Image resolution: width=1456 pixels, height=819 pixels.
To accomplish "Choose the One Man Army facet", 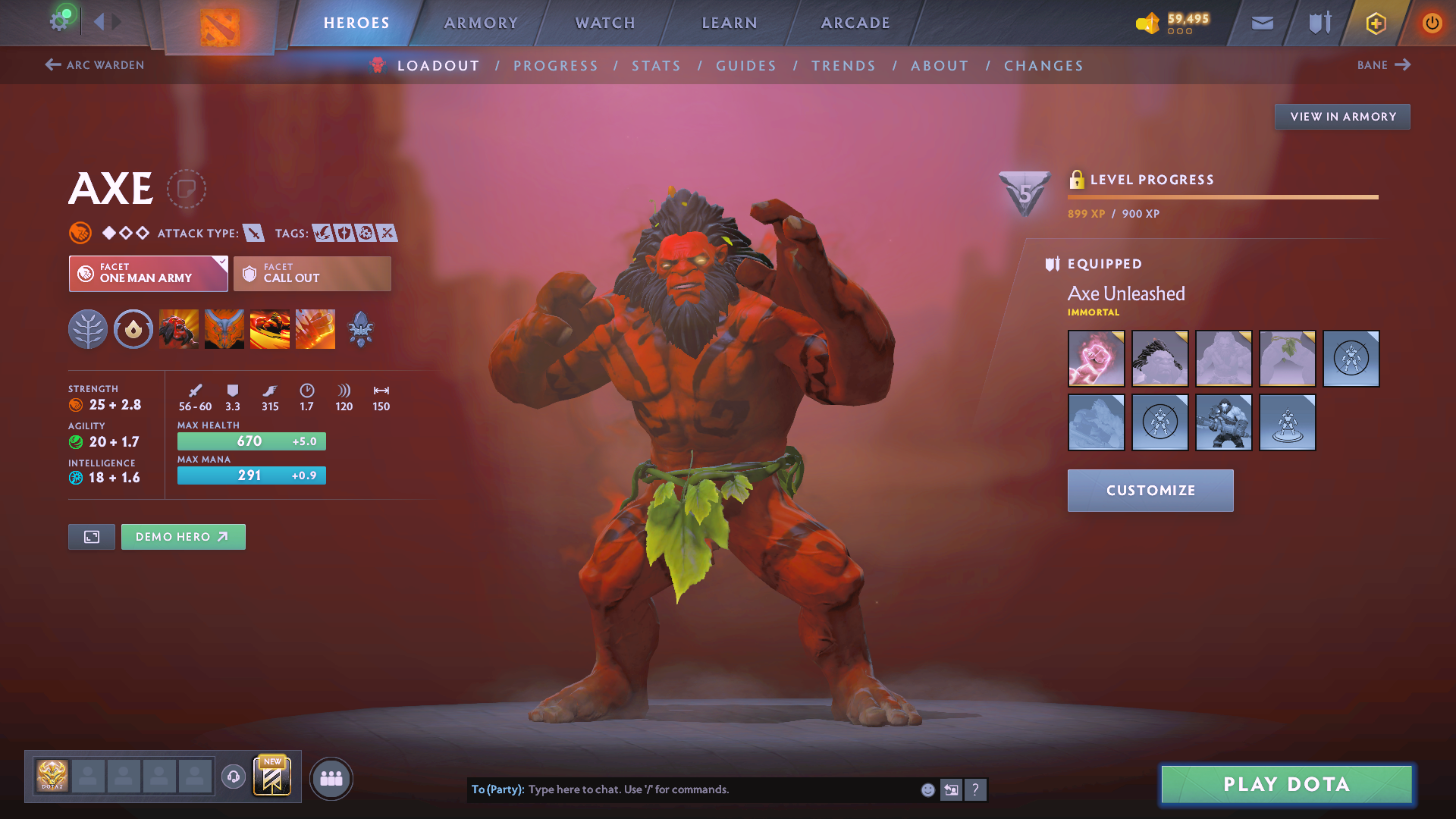I will click(148, 274).
